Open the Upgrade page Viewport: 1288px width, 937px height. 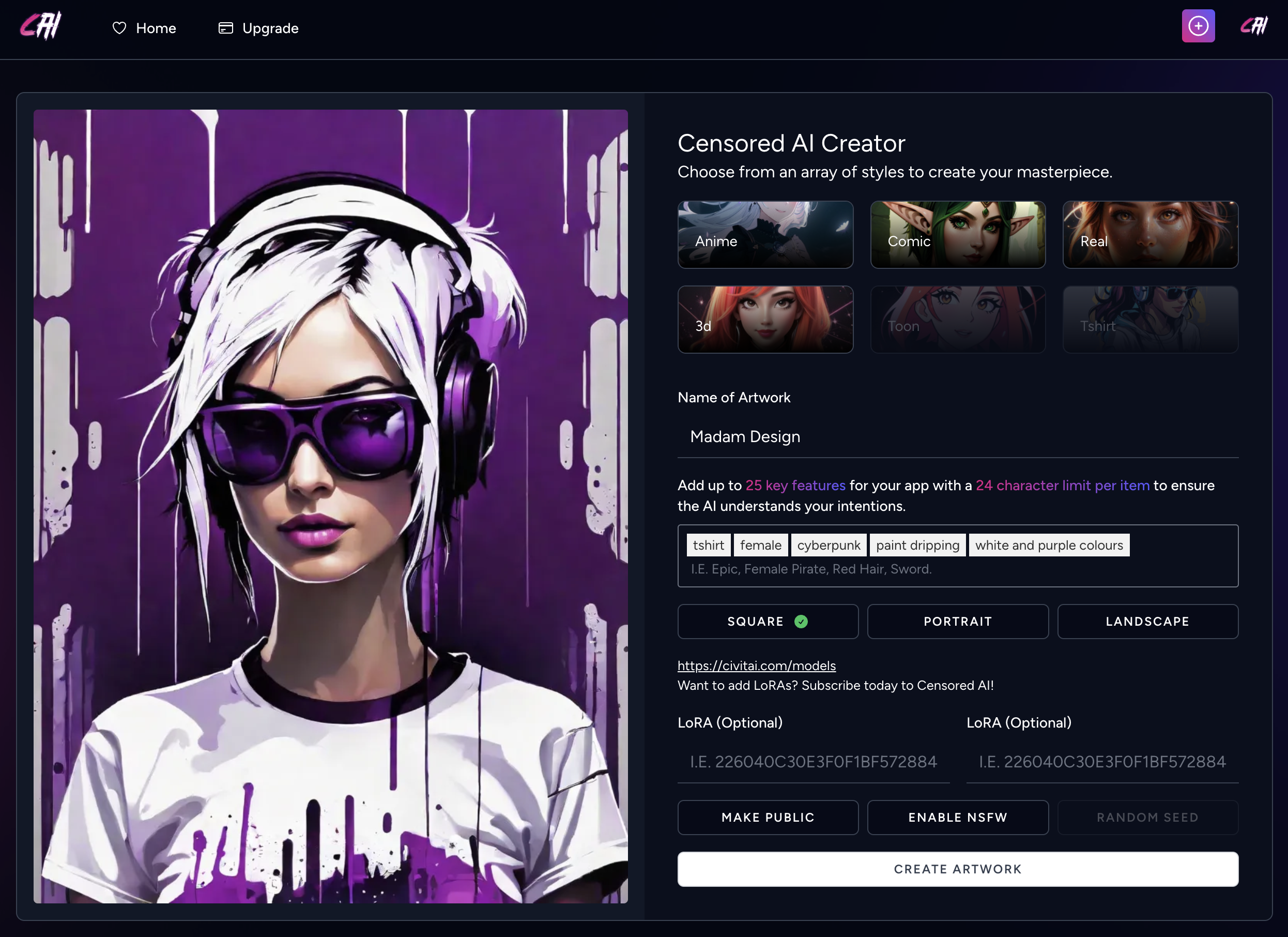click(258, 28)
